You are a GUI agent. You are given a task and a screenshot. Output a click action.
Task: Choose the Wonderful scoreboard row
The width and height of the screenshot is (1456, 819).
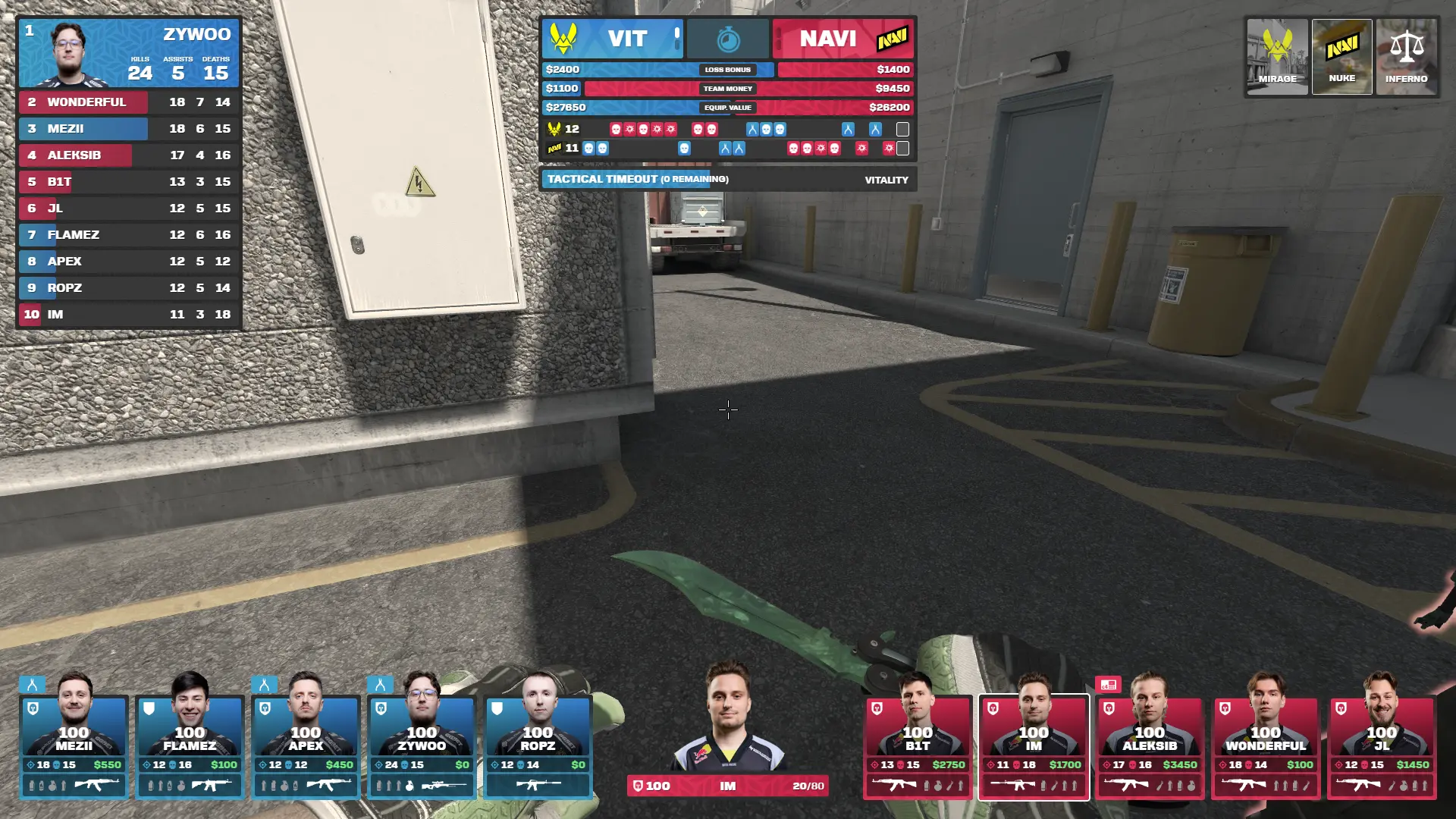pyautogui.click(x=129, y=102)
